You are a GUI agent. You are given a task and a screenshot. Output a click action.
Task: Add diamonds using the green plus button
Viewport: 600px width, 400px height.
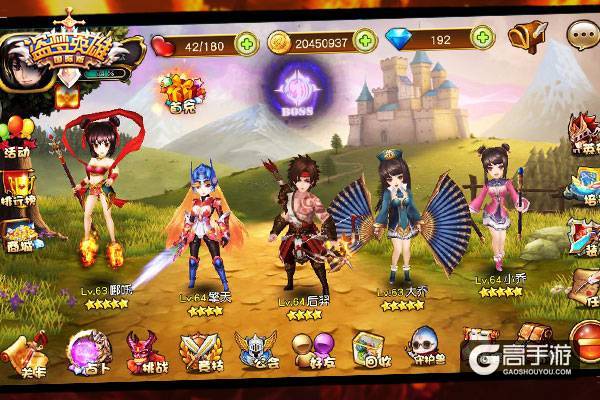tap(483, 39)
